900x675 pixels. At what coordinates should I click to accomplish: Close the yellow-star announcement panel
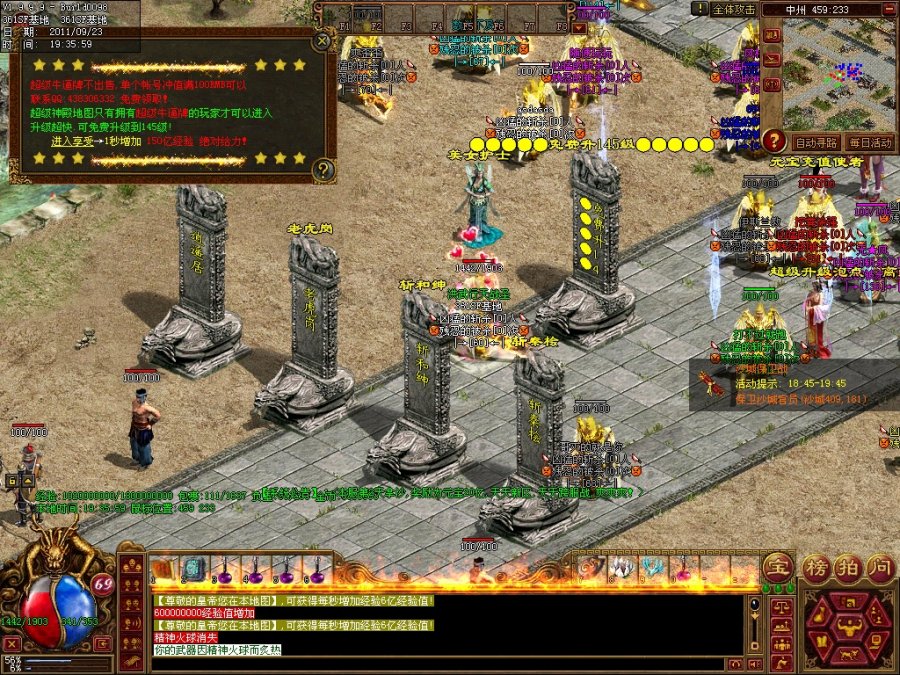321,42
